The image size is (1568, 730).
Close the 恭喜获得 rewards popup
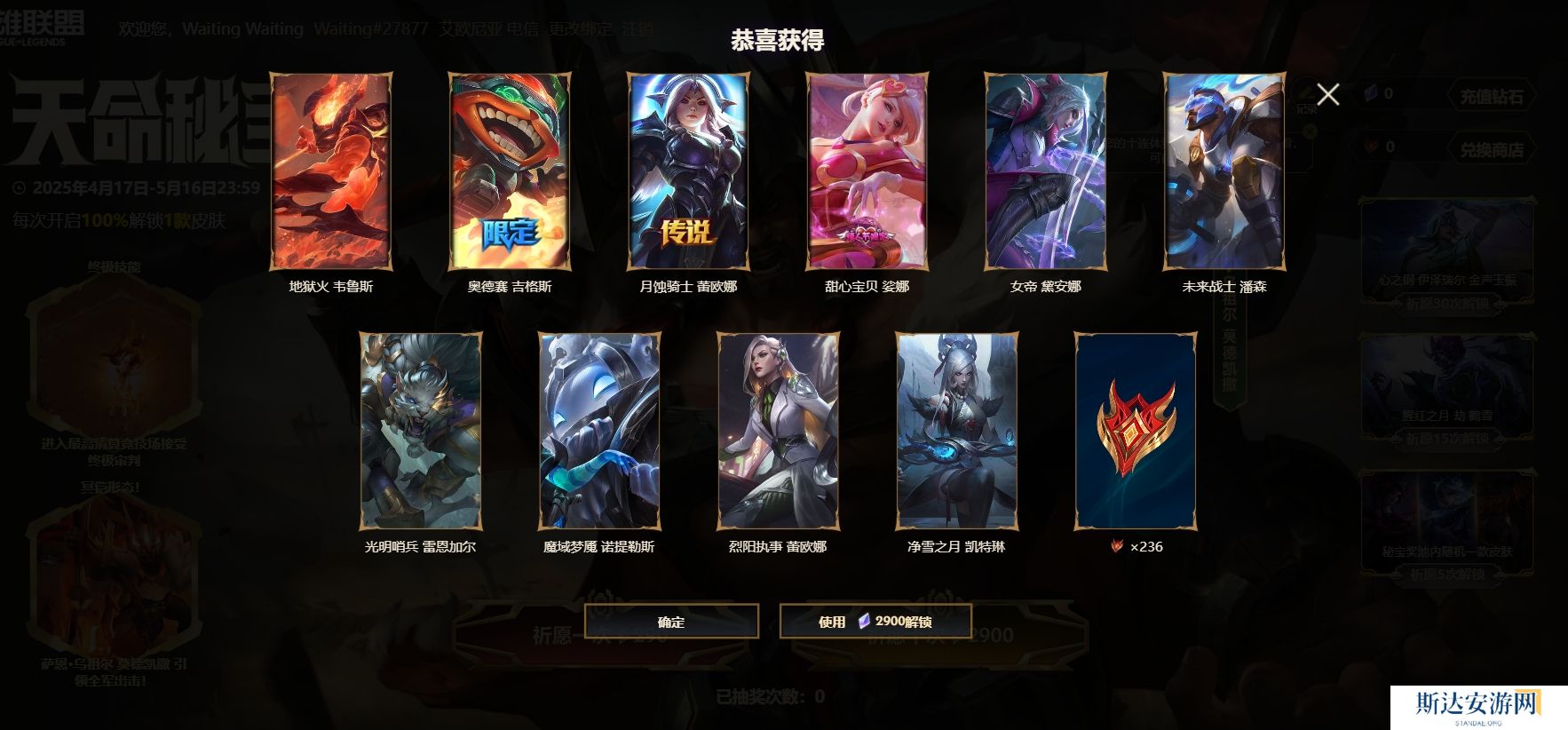(1327, 94)
